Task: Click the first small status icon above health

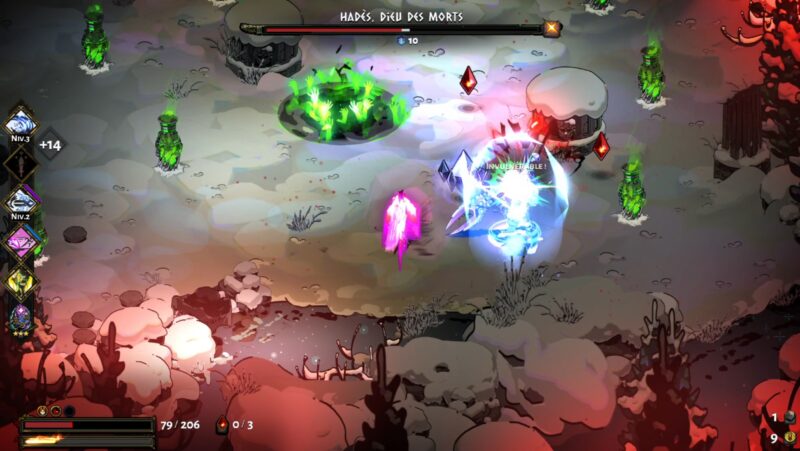Action: [x=42, y=410]
